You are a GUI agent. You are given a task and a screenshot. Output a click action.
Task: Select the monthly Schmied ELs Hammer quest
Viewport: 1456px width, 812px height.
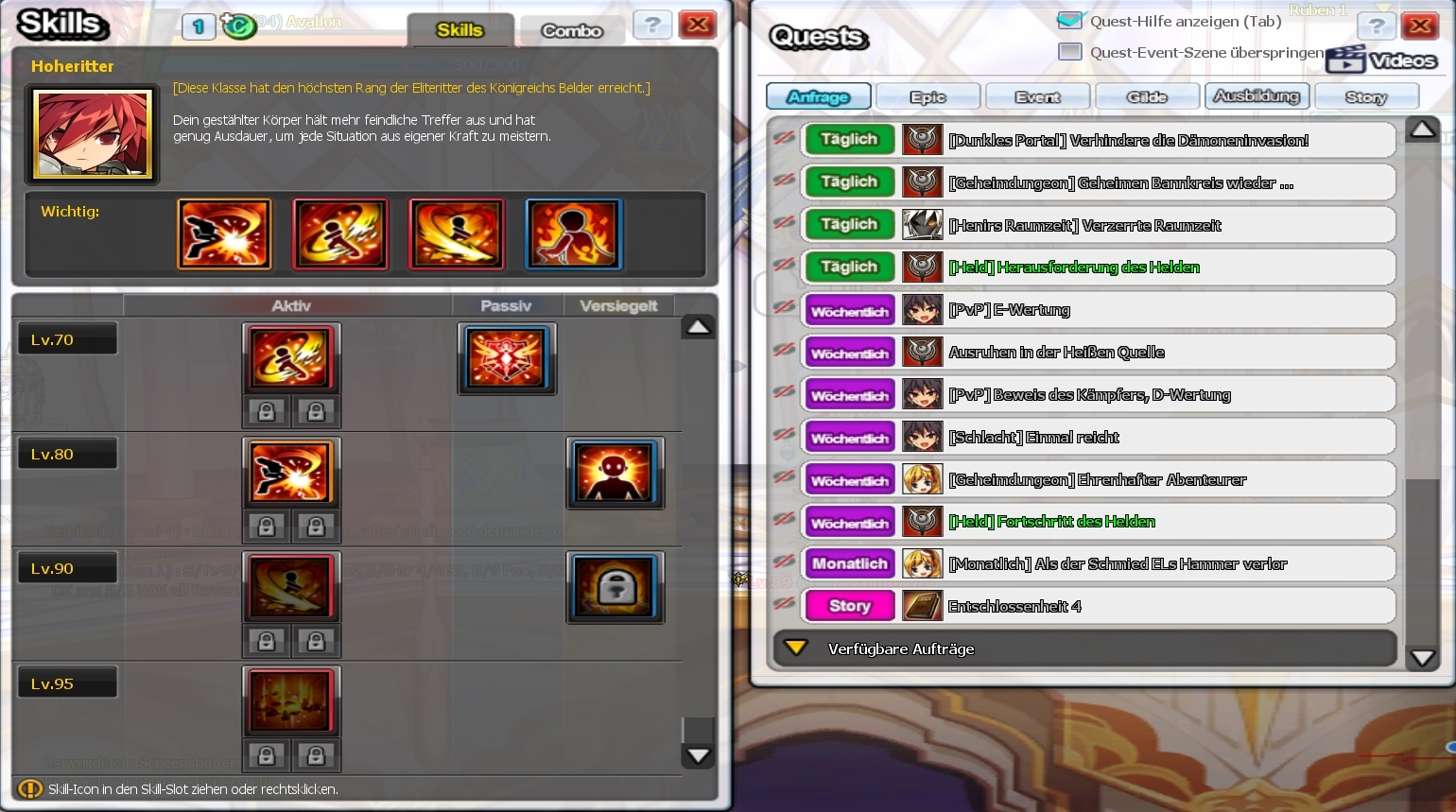click(x=1117, y=564)
